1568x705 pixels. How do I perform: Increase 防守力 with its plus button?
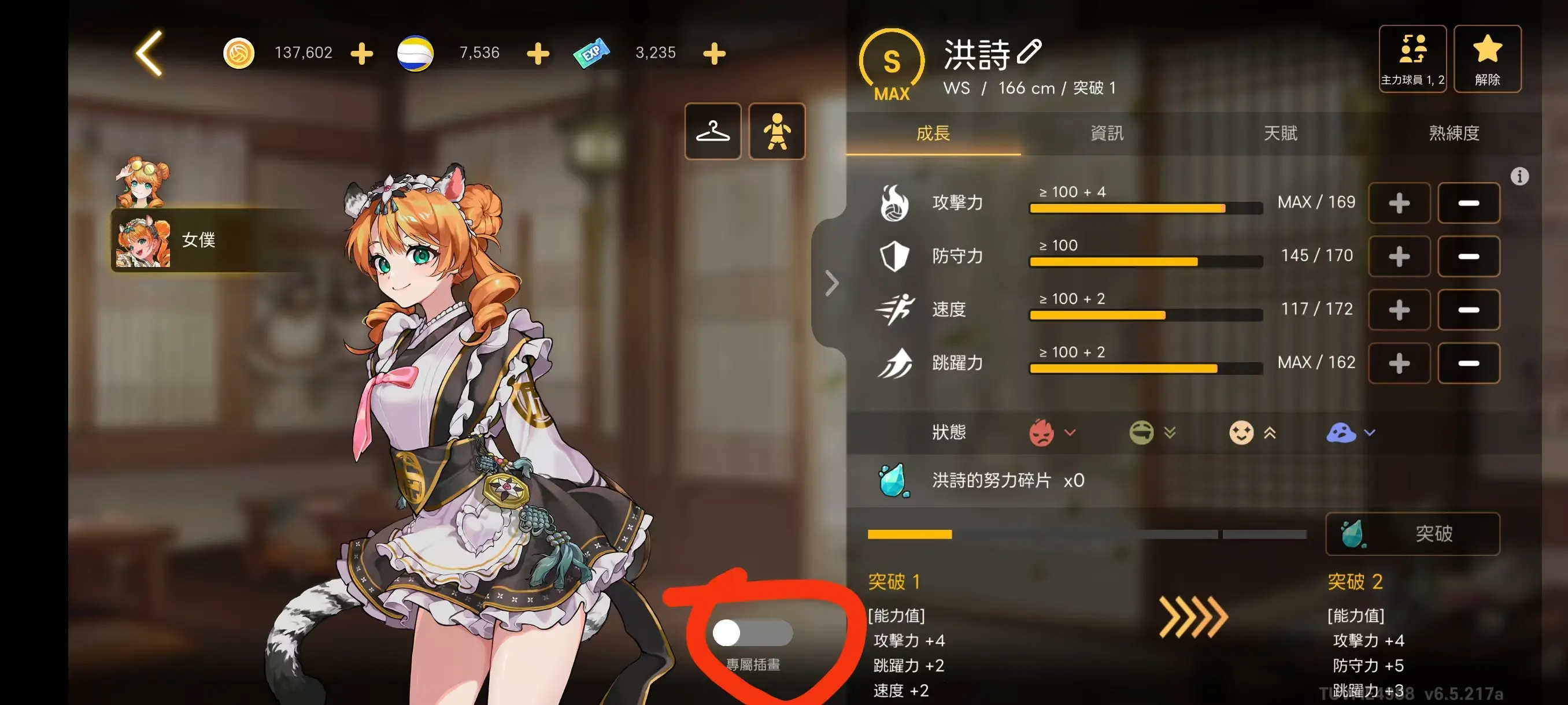1399,257
